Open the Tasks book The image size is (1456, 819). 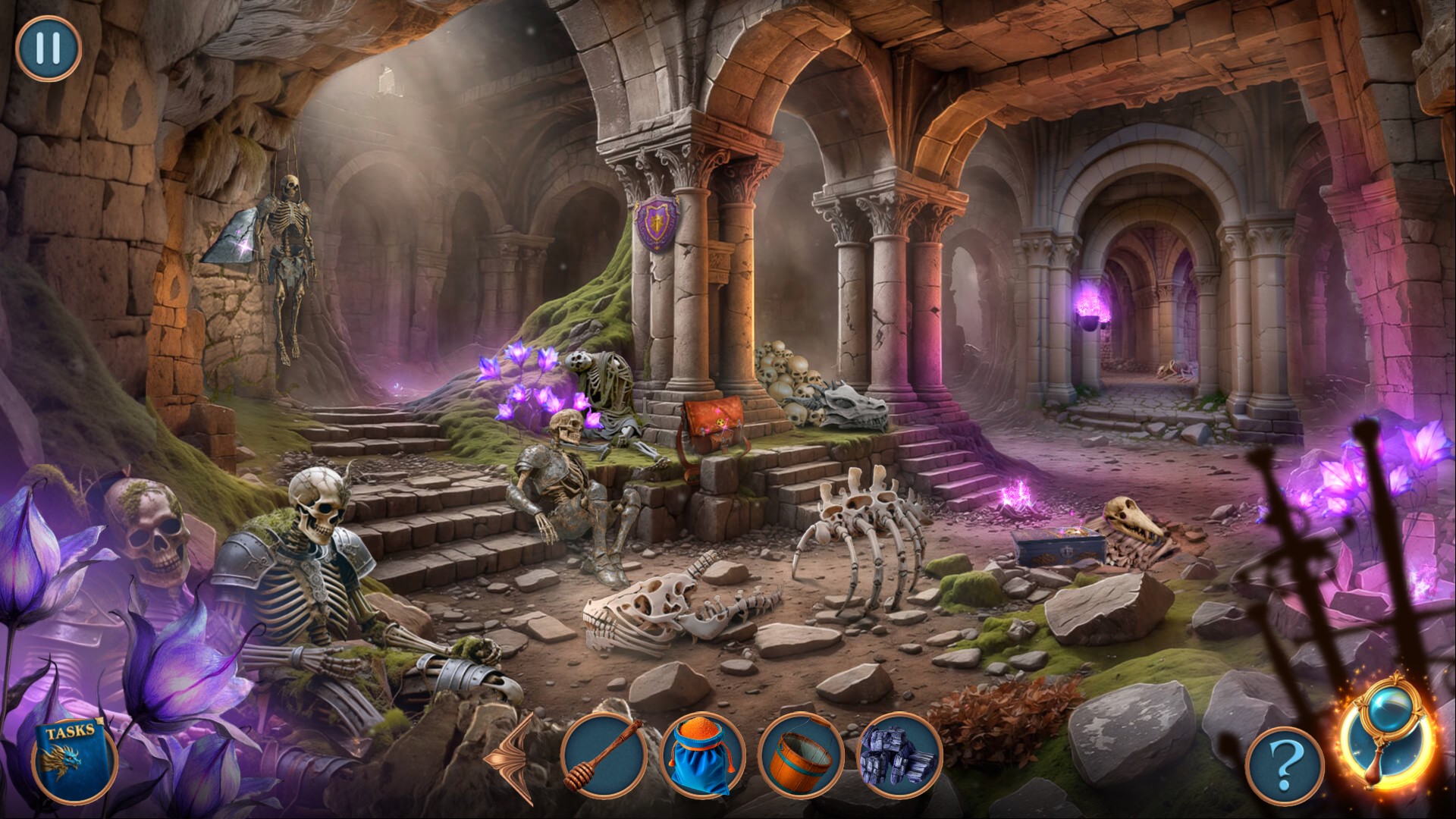tap(75, 761)
